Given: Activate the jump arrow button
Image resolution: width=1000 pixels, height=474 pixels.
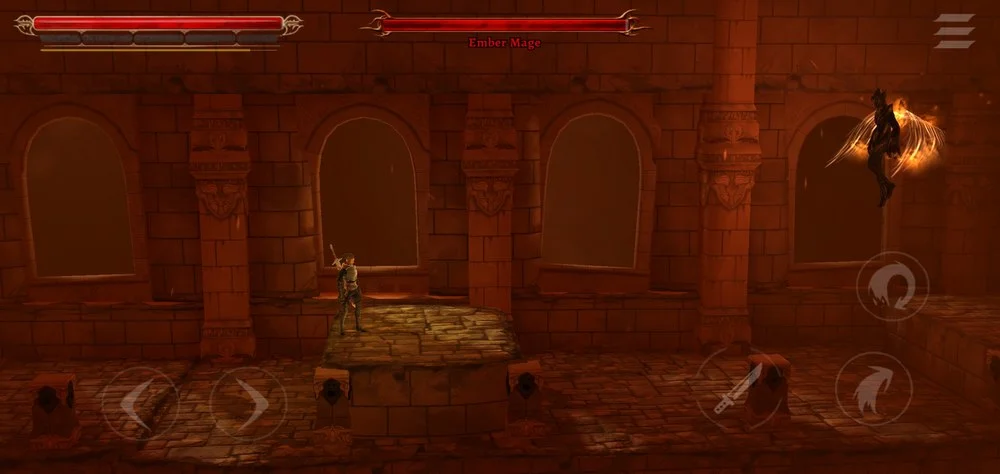Looking at the screenshot, I should [x=873, y=389].
